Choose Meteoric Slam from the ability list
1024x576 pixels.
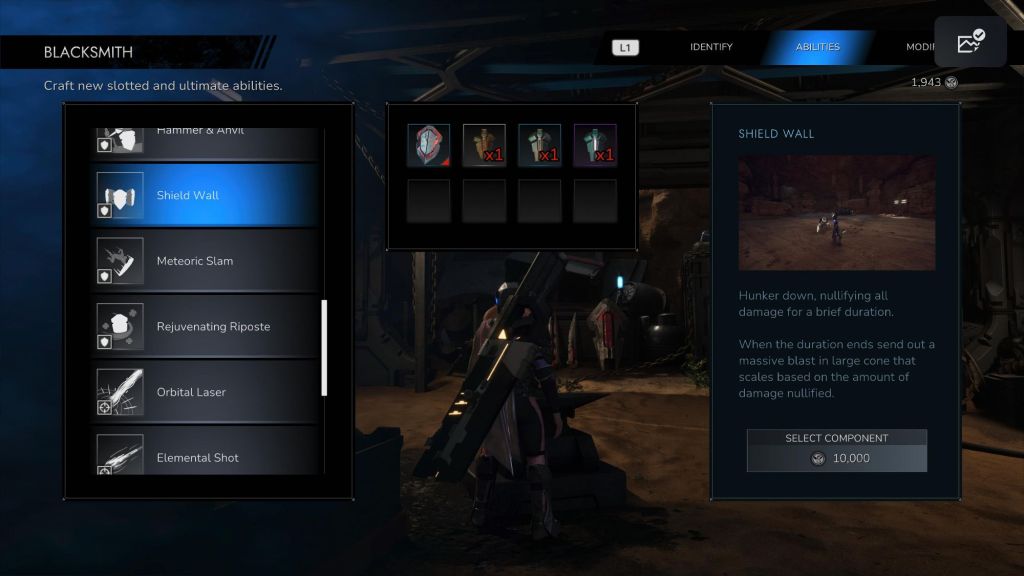[205, 261]
